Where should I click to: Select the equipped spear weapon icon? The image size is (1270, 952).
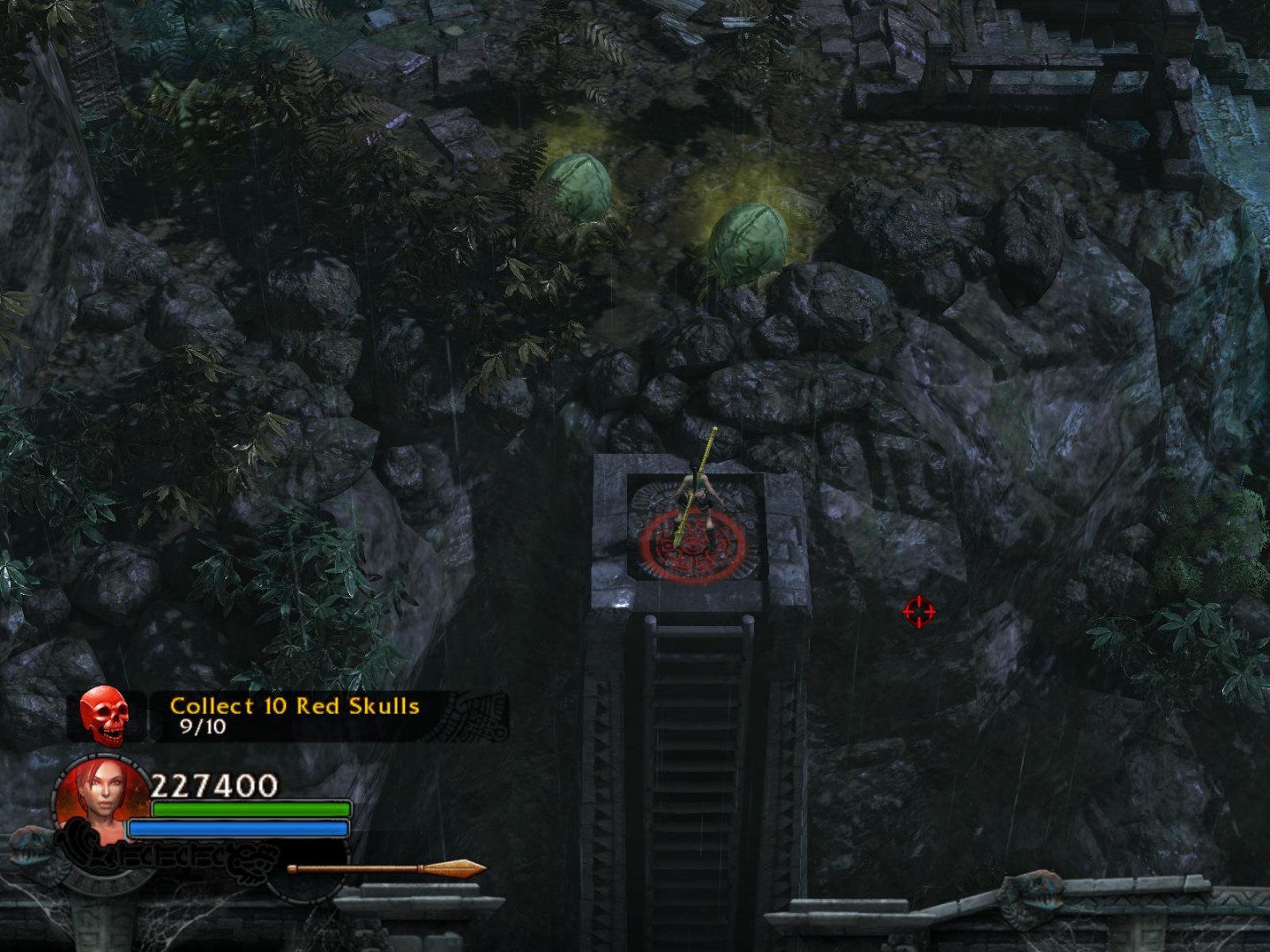coord(387,869)
